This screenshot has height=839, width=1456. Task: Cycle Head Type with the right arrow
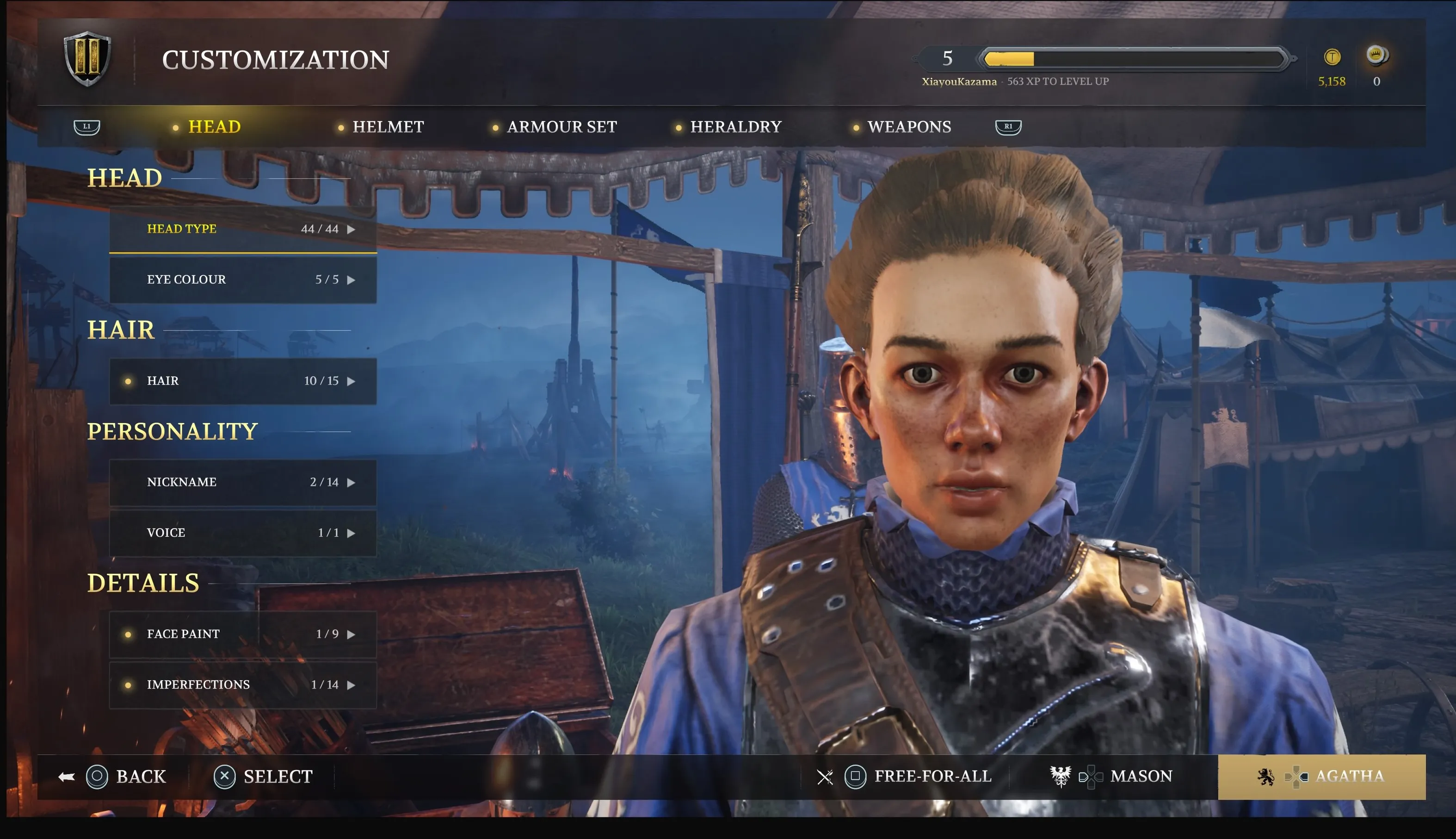(351, 229)
